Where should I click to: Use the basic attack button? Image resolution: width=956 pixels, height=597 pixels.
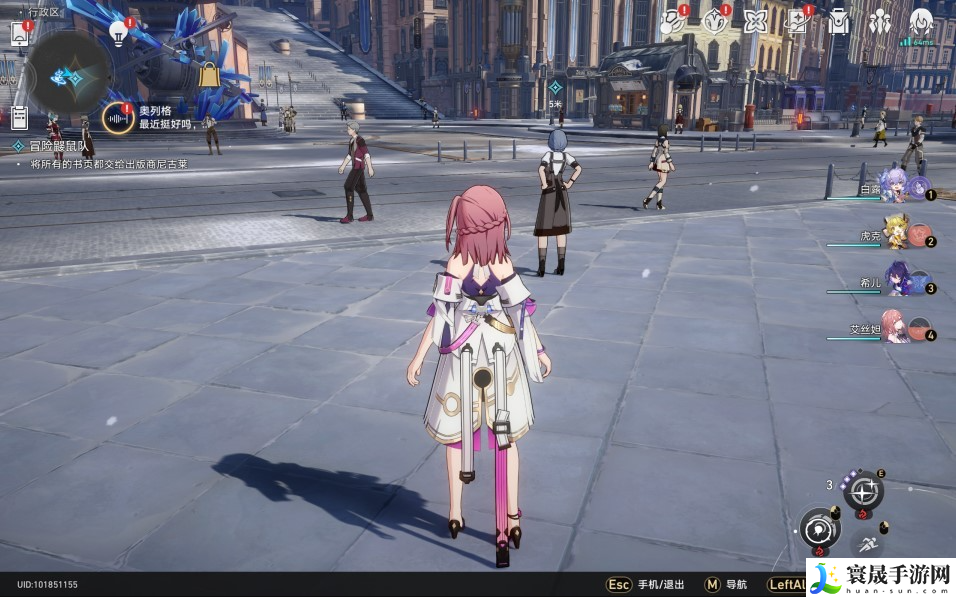[819, 528]
